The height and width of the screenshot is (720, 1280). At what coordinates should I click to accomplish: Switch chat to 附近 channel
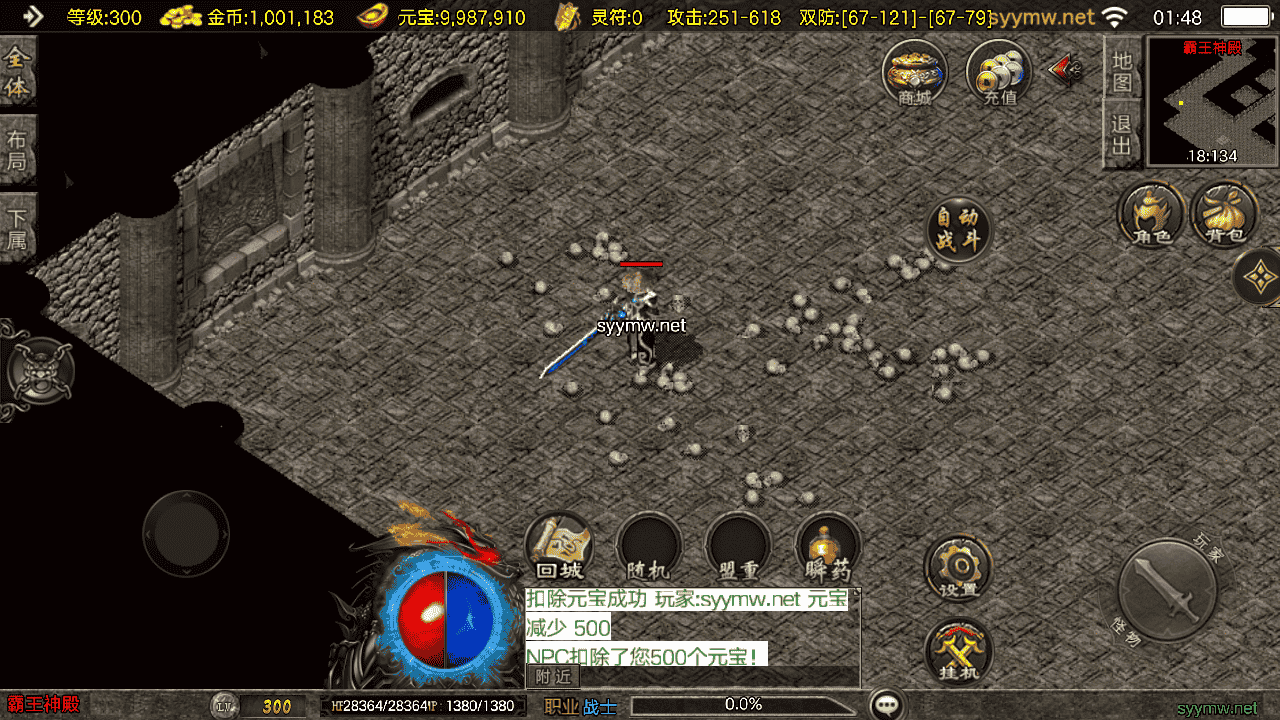[553, 677]
